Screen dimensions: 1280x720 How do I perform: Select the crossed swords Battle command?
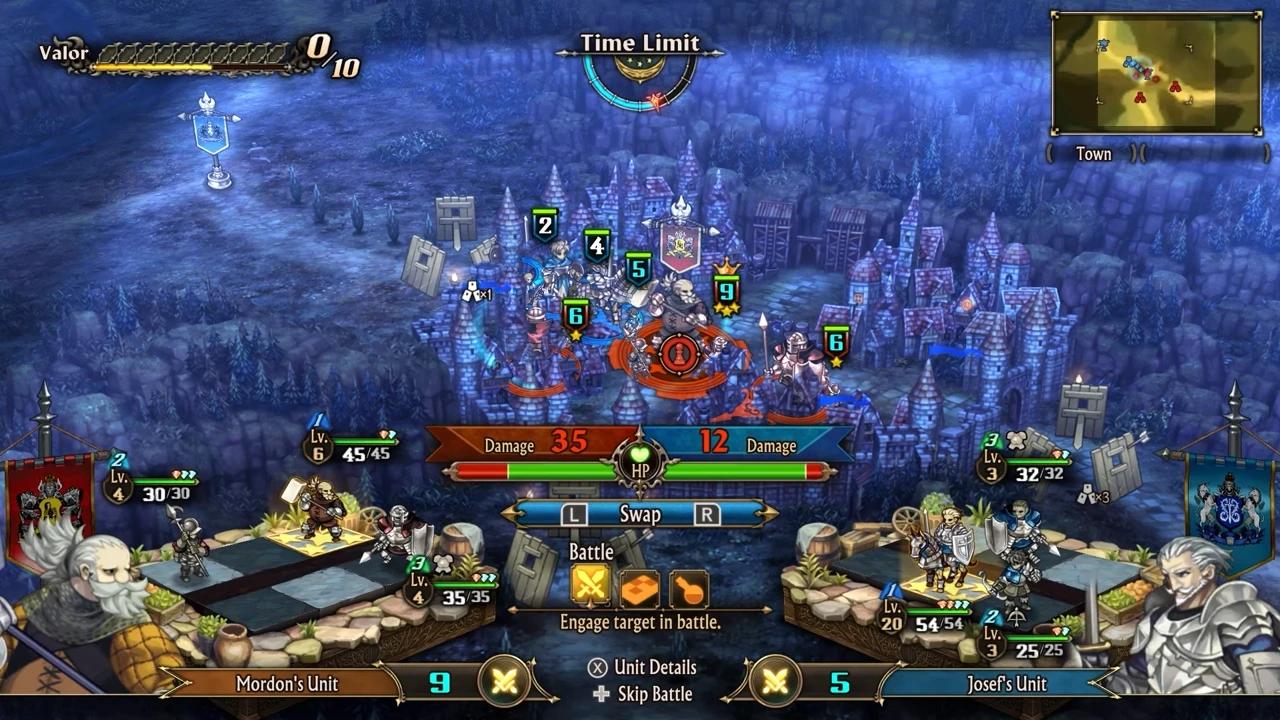pos(591,587)
